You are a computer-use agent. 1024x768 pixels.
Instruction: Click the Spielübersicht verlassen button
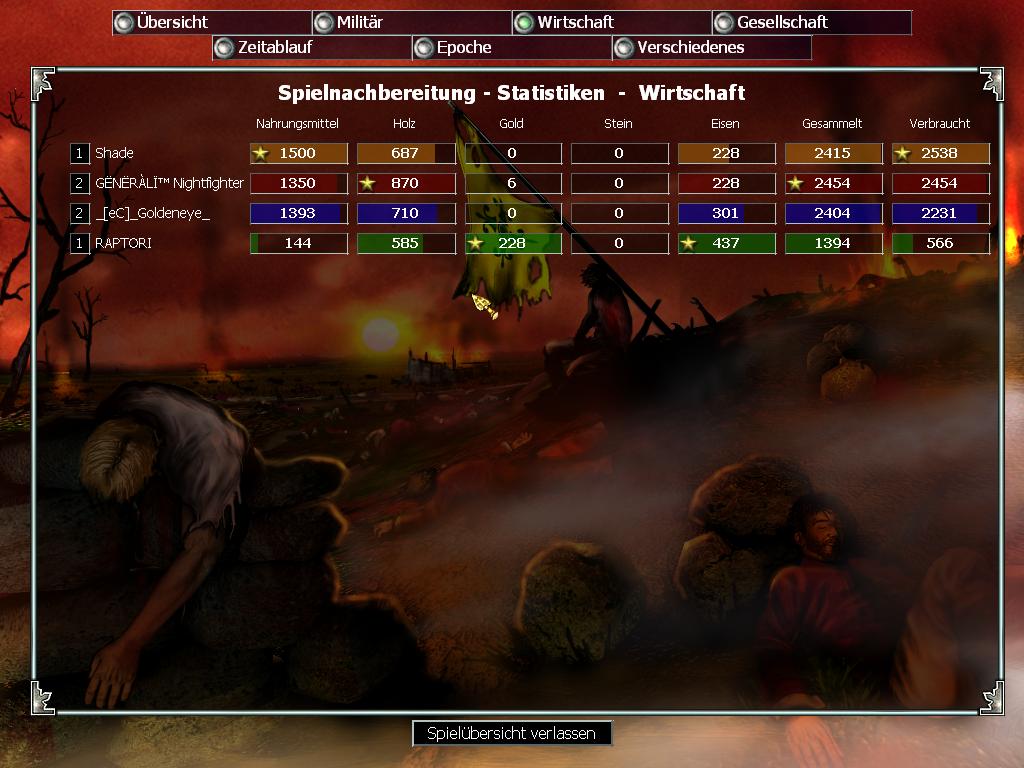pyautogui.click(x=511, y=733)
